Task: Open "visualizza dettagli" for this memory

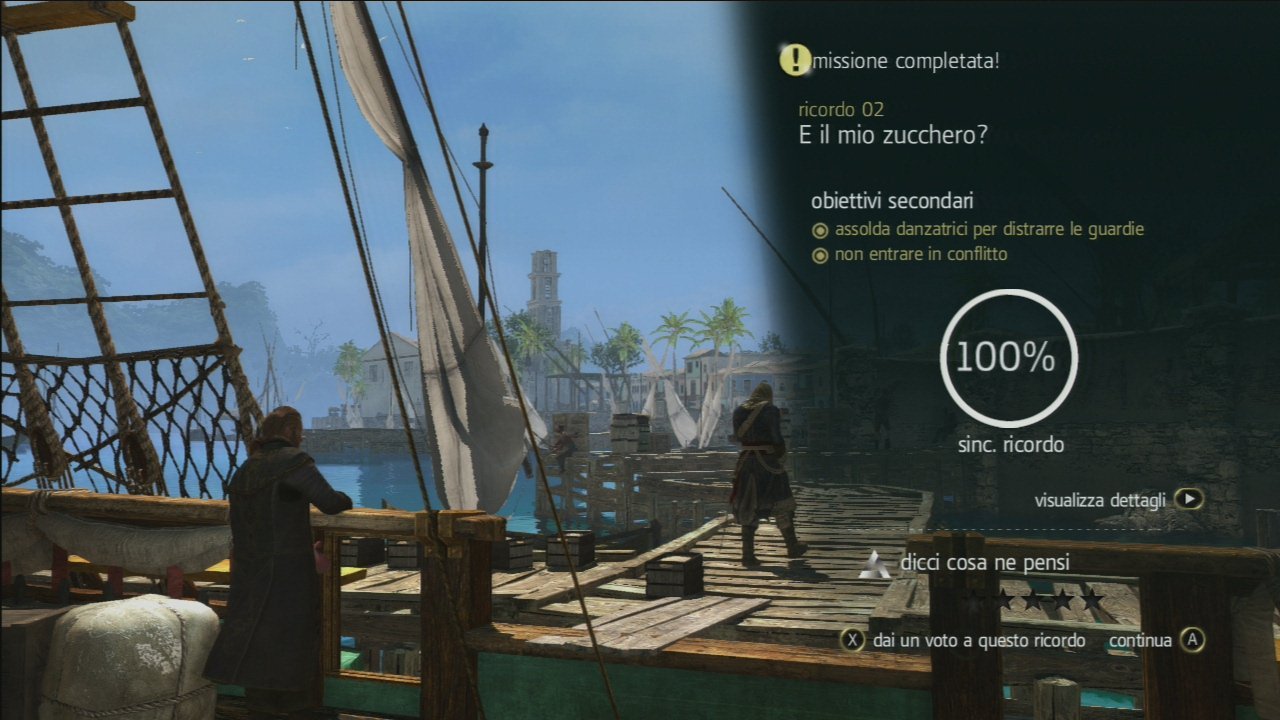Action: pyautogui.click(x=1118, y=500)
